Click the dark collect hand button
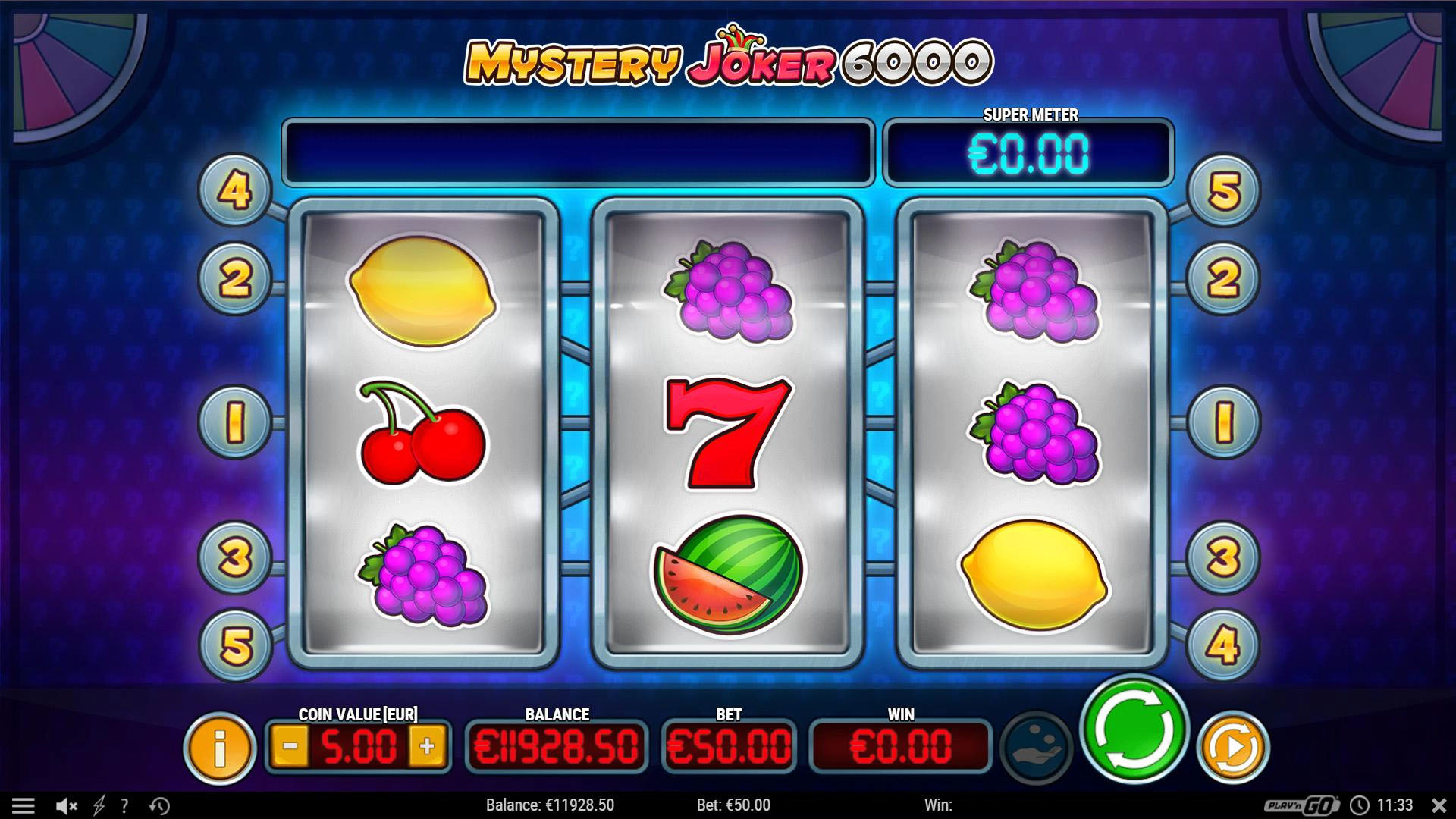This screenshot has height=819, width=1456. [x=1036, y=748]
